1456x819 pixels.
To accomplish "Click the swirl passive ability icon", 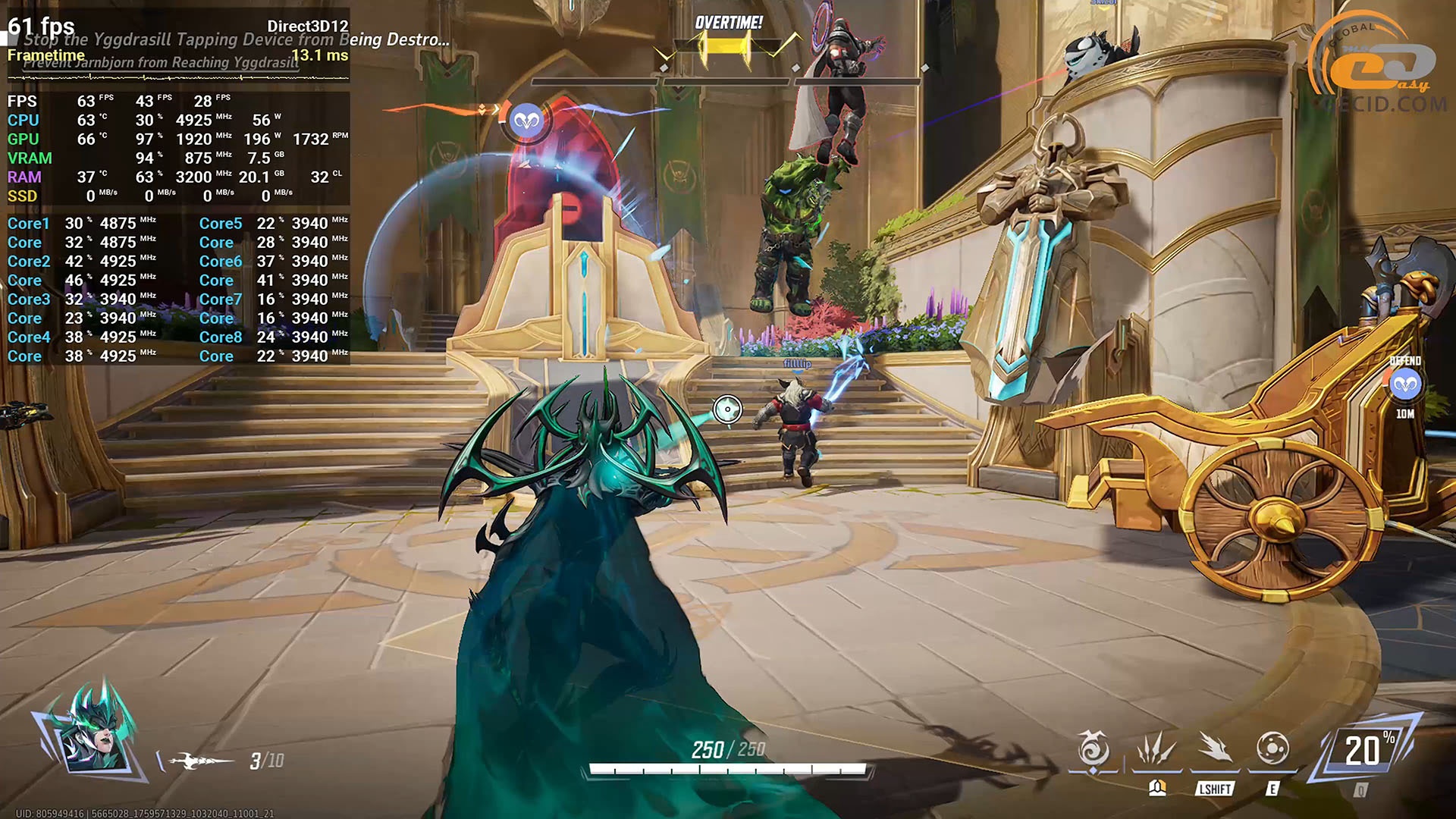I will coord(1093,749).
